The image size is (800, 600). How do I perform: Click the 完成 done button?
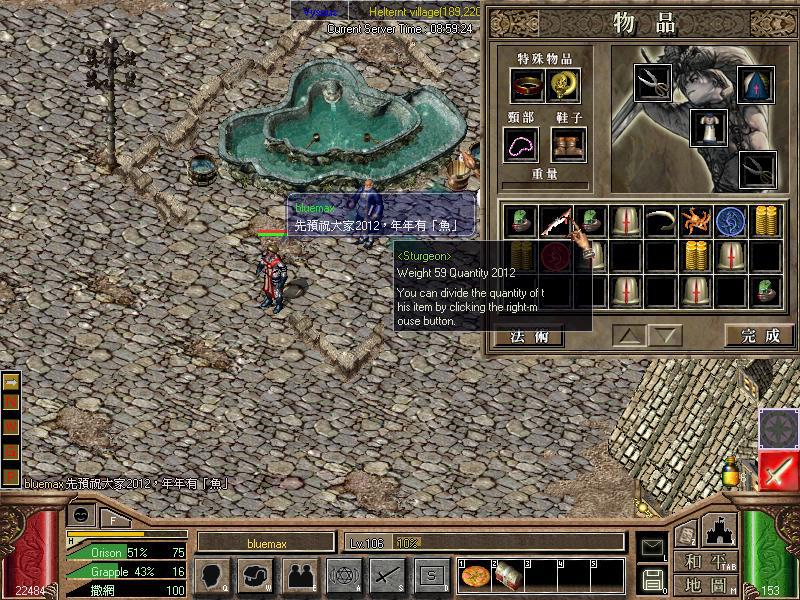coord(760,336)
